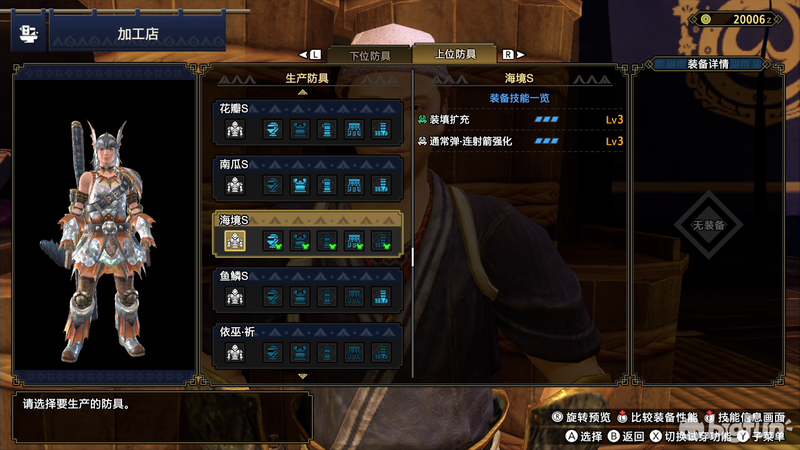Open the 装备详情 panel header
Viewport: 800px width, 450px height.
pyautogui.click(x=713, y=64)
